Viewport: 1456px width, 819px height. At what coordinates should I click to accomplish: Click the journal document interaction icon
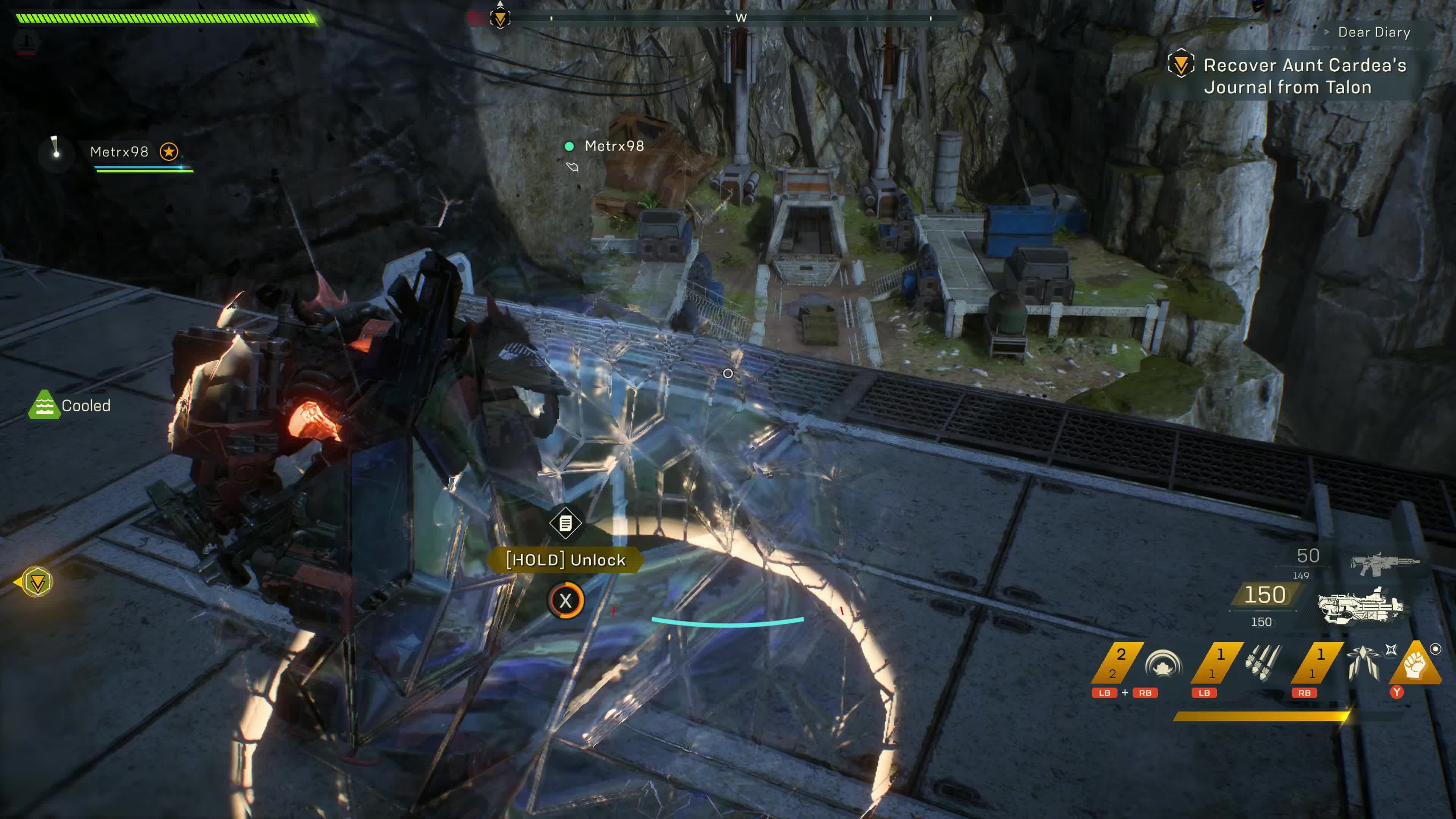[565, 523]
